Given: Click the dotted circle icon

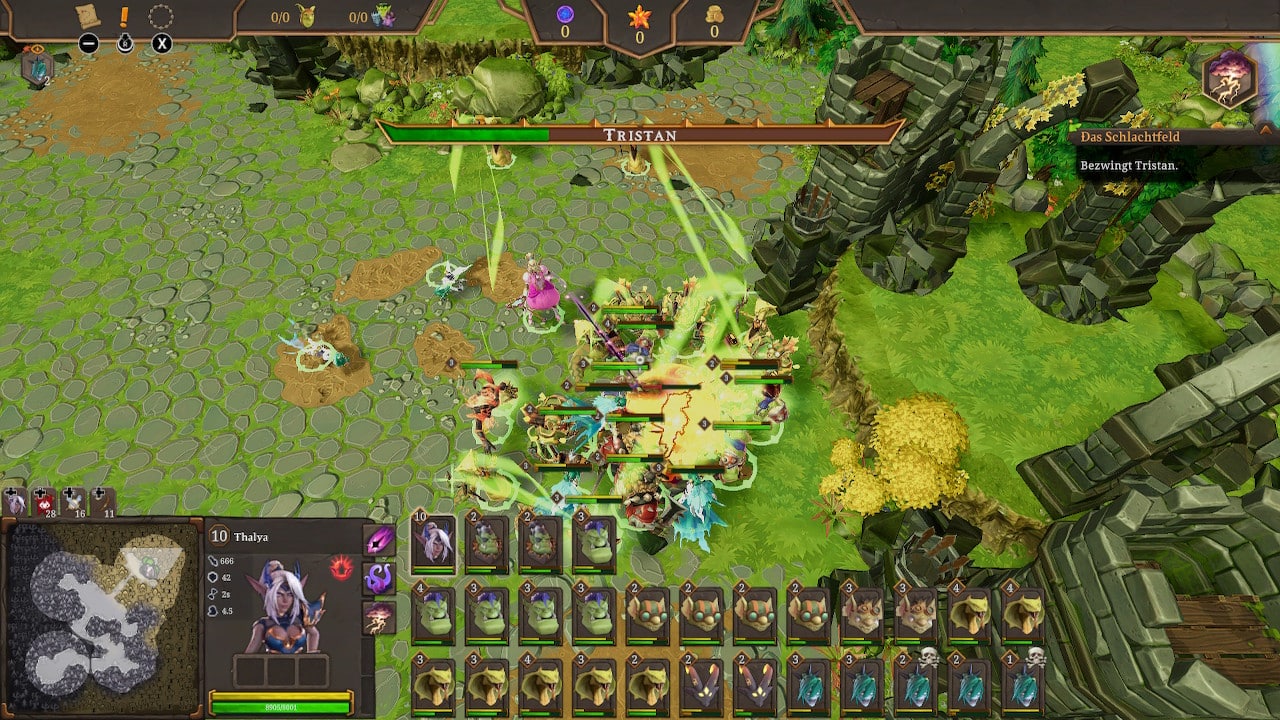Looking at the screenshot, I should [161, 17].
